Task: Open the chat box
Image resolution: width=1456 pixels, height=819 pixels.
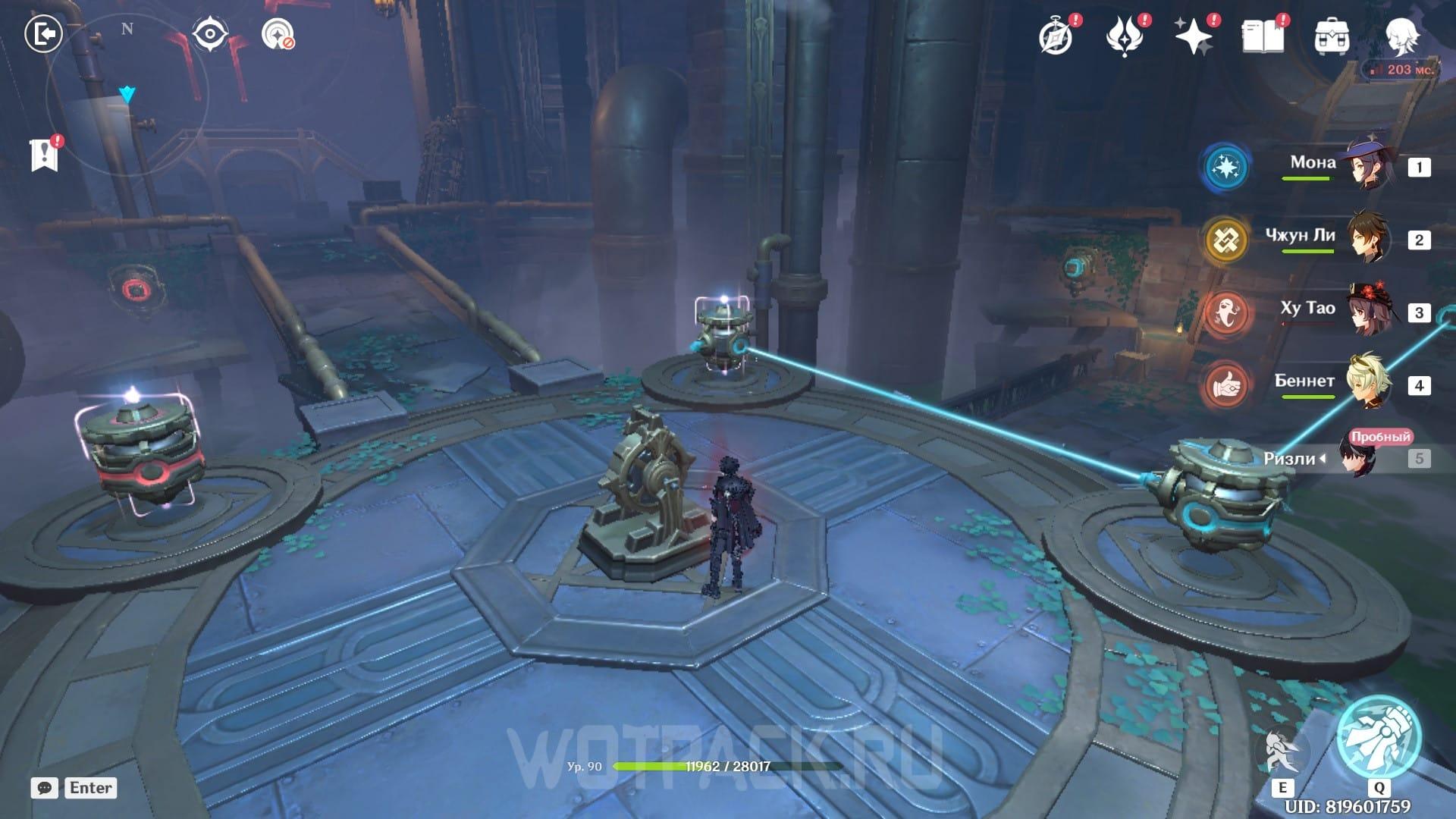Action: tap(45, 788)
